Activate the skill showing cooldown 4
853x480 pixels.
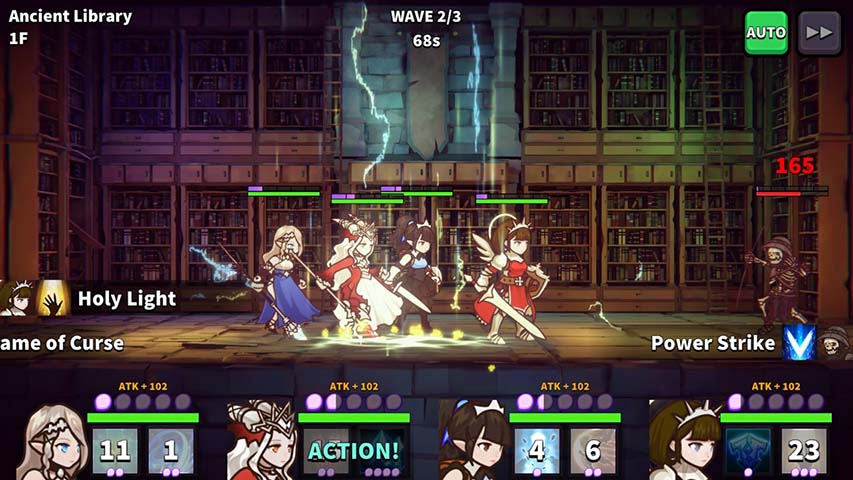pyautogui.click(x=537, y=450)
